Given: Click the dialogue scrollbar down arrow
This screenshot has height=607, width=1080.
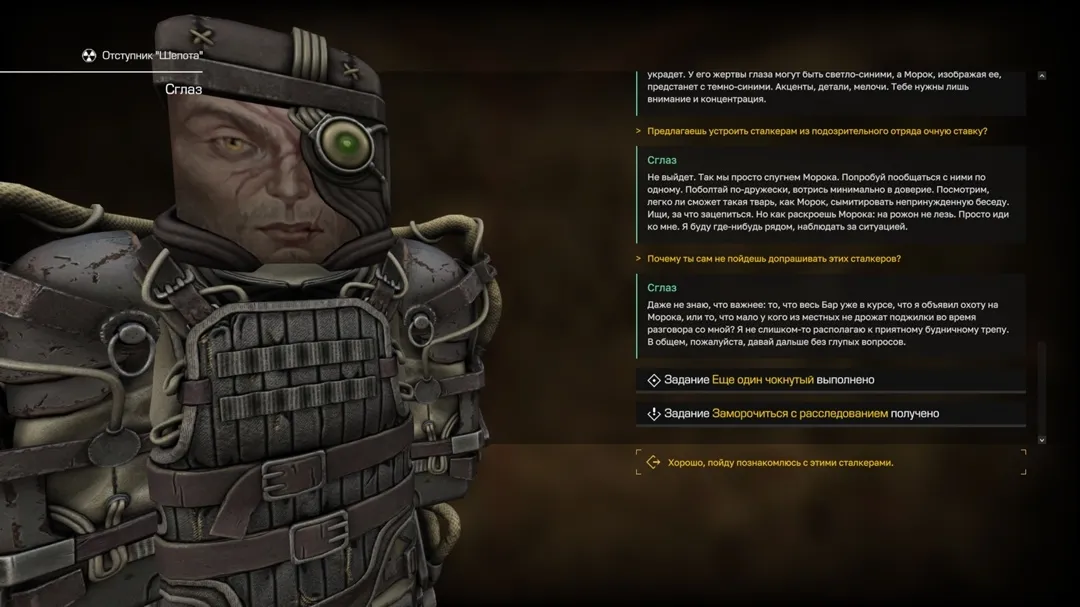Looking at the screenshot, I should [1041, 439].
